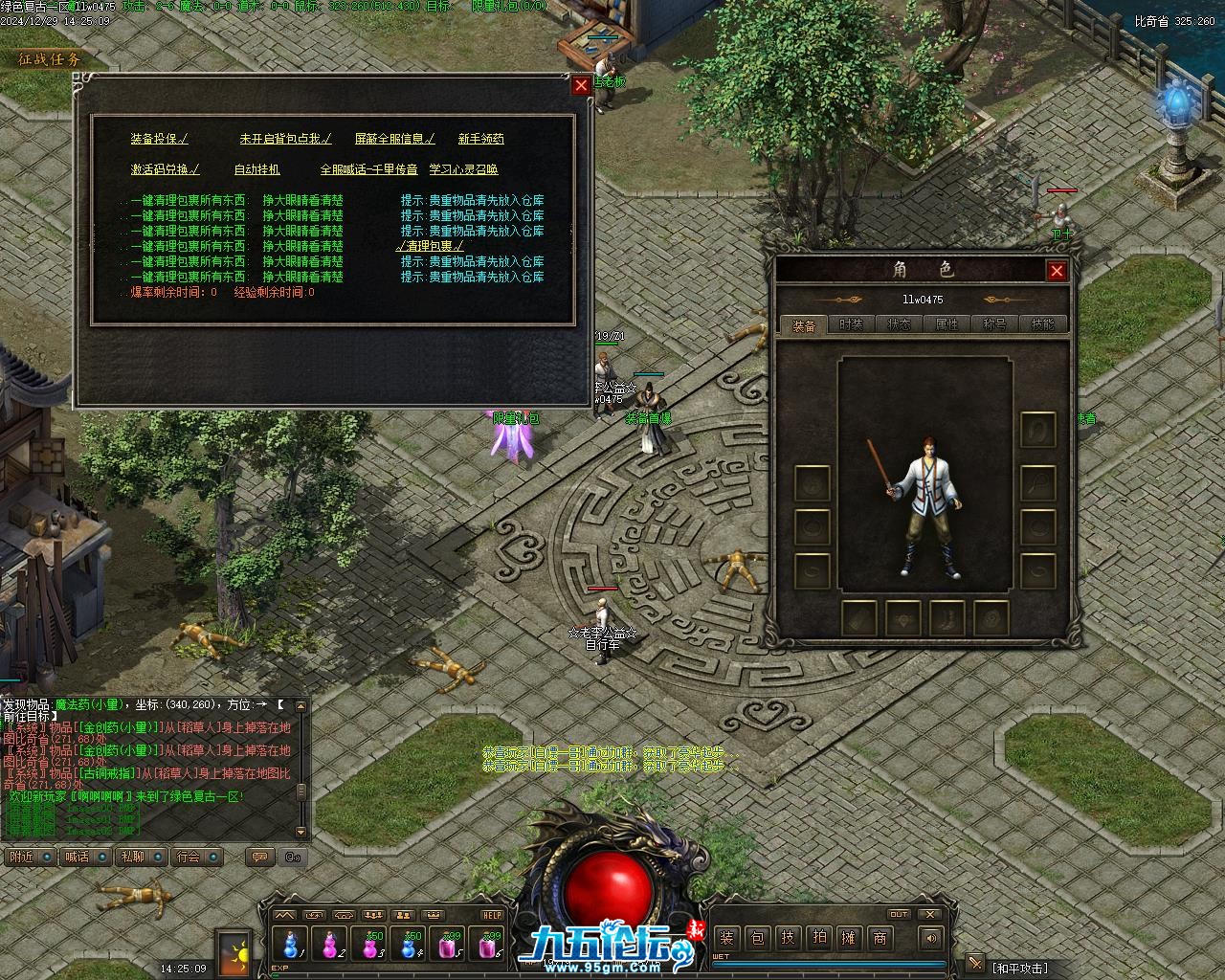Image resolution: width=1225 pixels, height=980 pixels.
Task: Choose the 装备投保 equipment insurance link
Action: click(x=159, y=139)
